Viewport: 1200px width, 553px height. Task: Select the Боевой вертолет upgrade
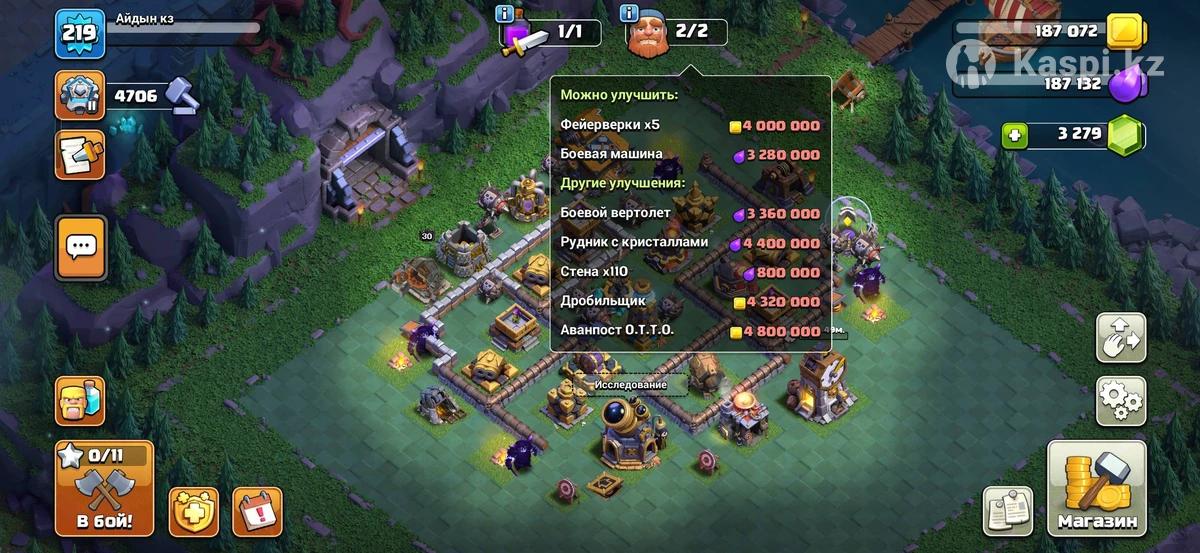tap(690, 214)
